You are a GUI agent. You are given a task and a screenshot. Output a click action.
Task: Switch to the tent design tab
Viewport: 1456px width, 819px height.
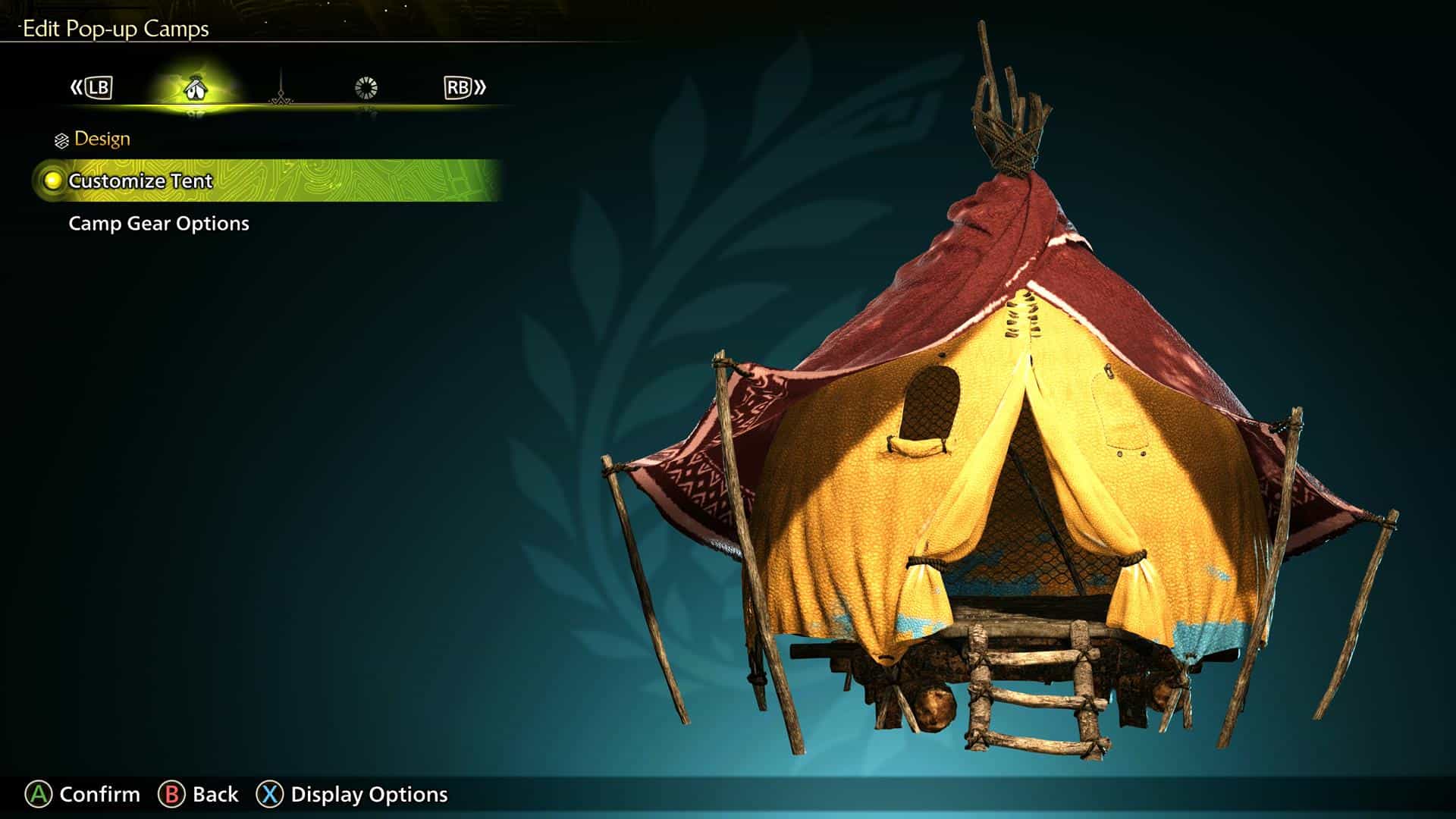[196, 89]
